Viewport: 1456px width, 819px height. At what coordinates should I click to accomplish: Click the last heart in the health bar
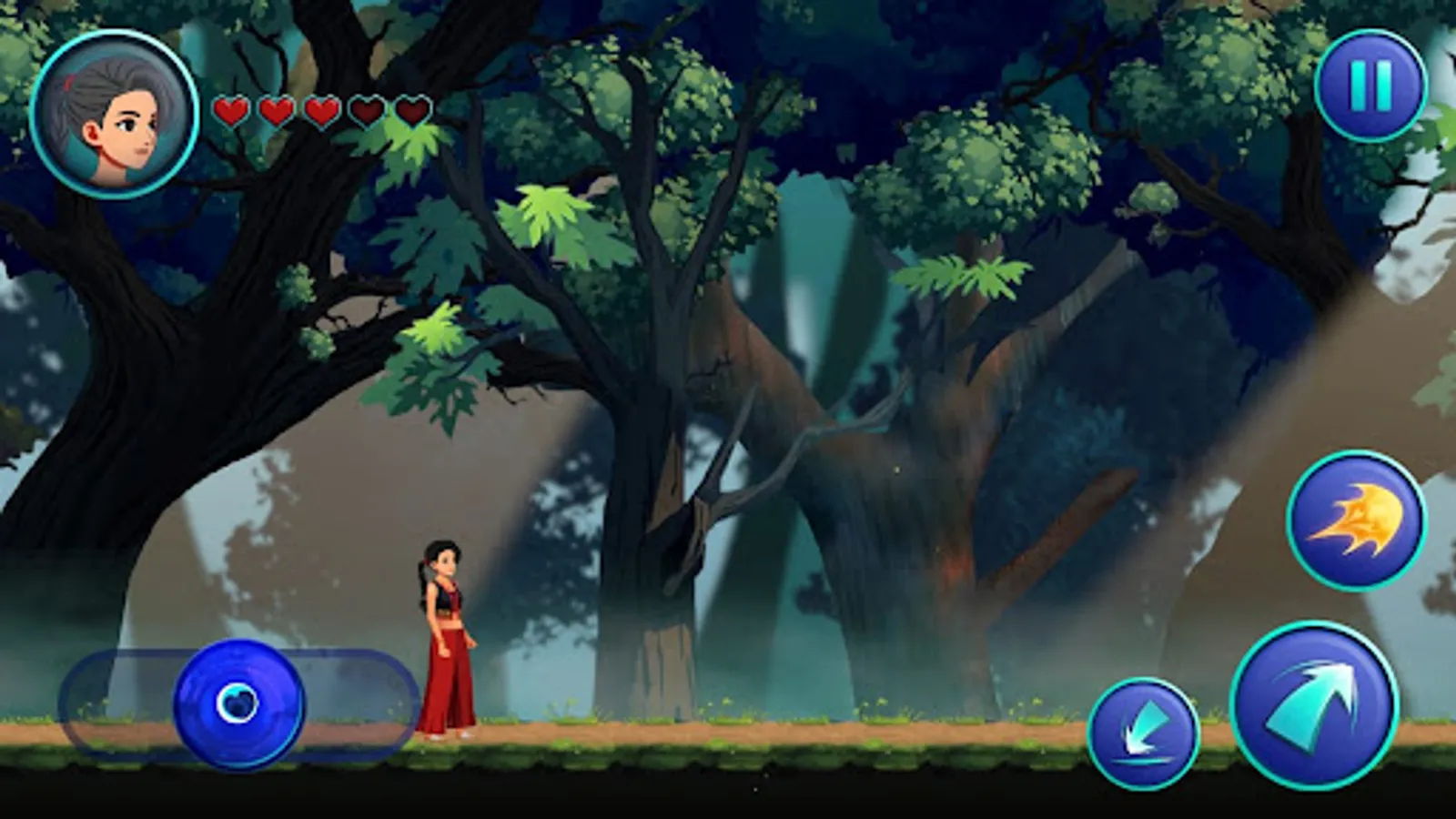[411, 113]
